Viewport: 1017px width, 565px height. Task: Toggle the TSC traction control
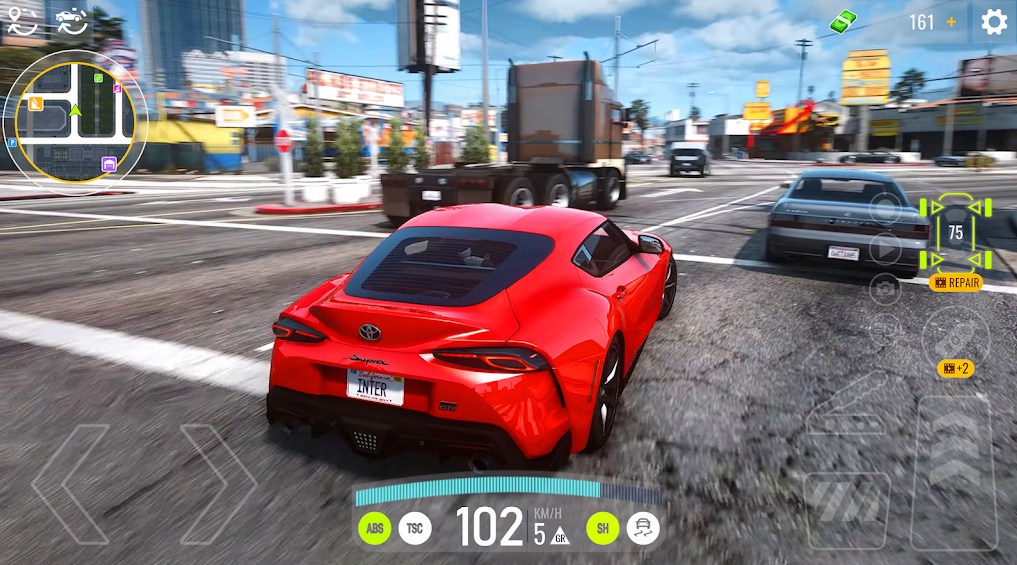click(415, 528)
